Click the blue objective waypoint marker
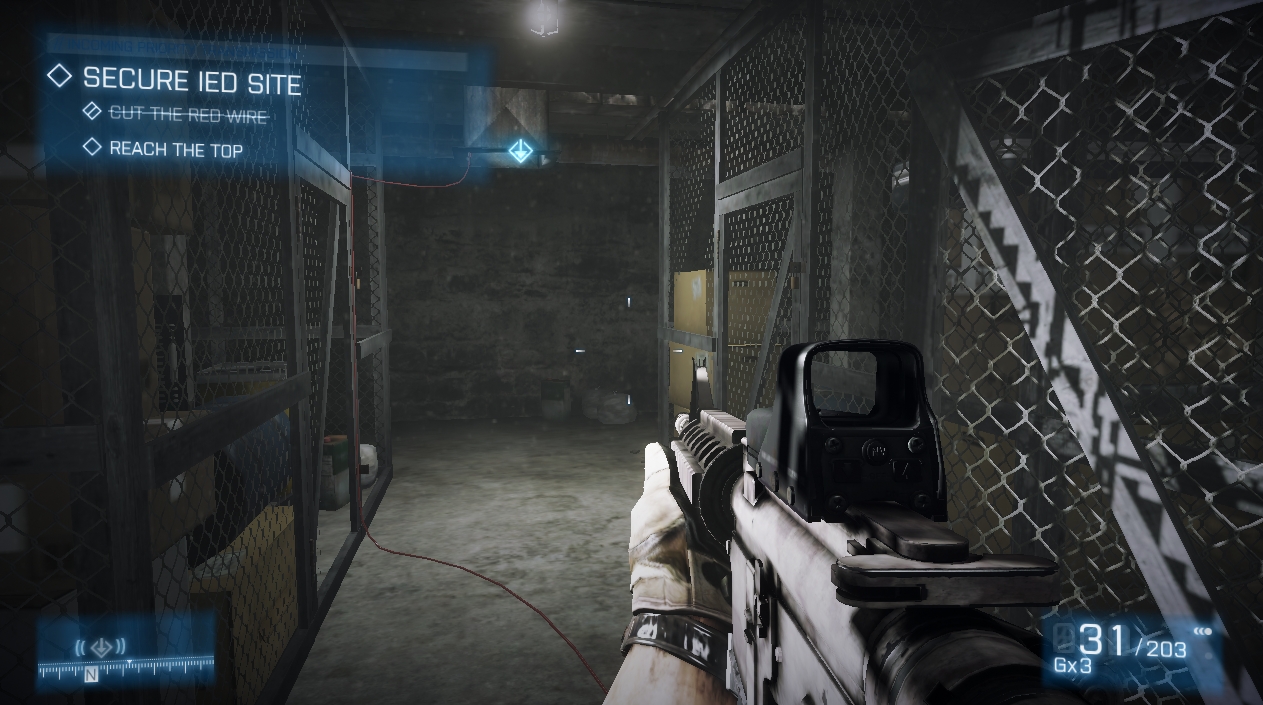 point(520,151)
